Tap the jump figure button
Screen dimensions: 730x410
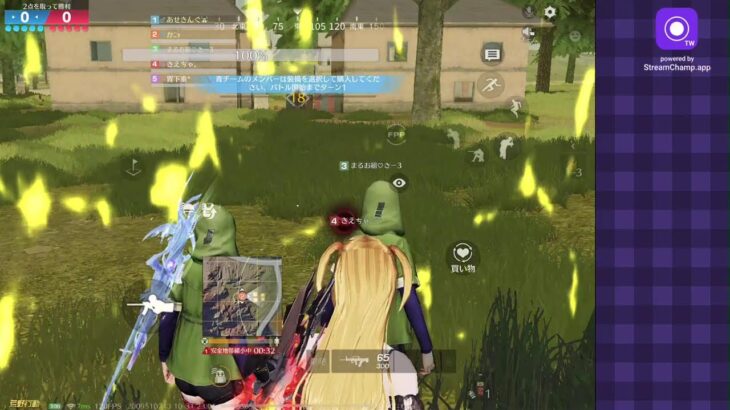tap(515, 106)
